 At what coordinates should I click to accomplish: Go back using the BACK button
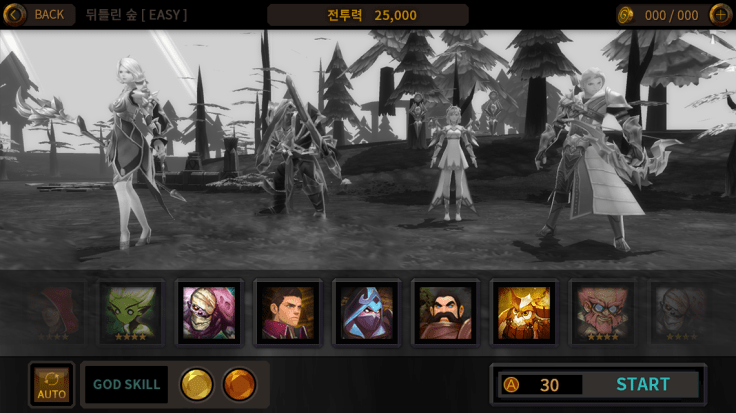(39, 14)
